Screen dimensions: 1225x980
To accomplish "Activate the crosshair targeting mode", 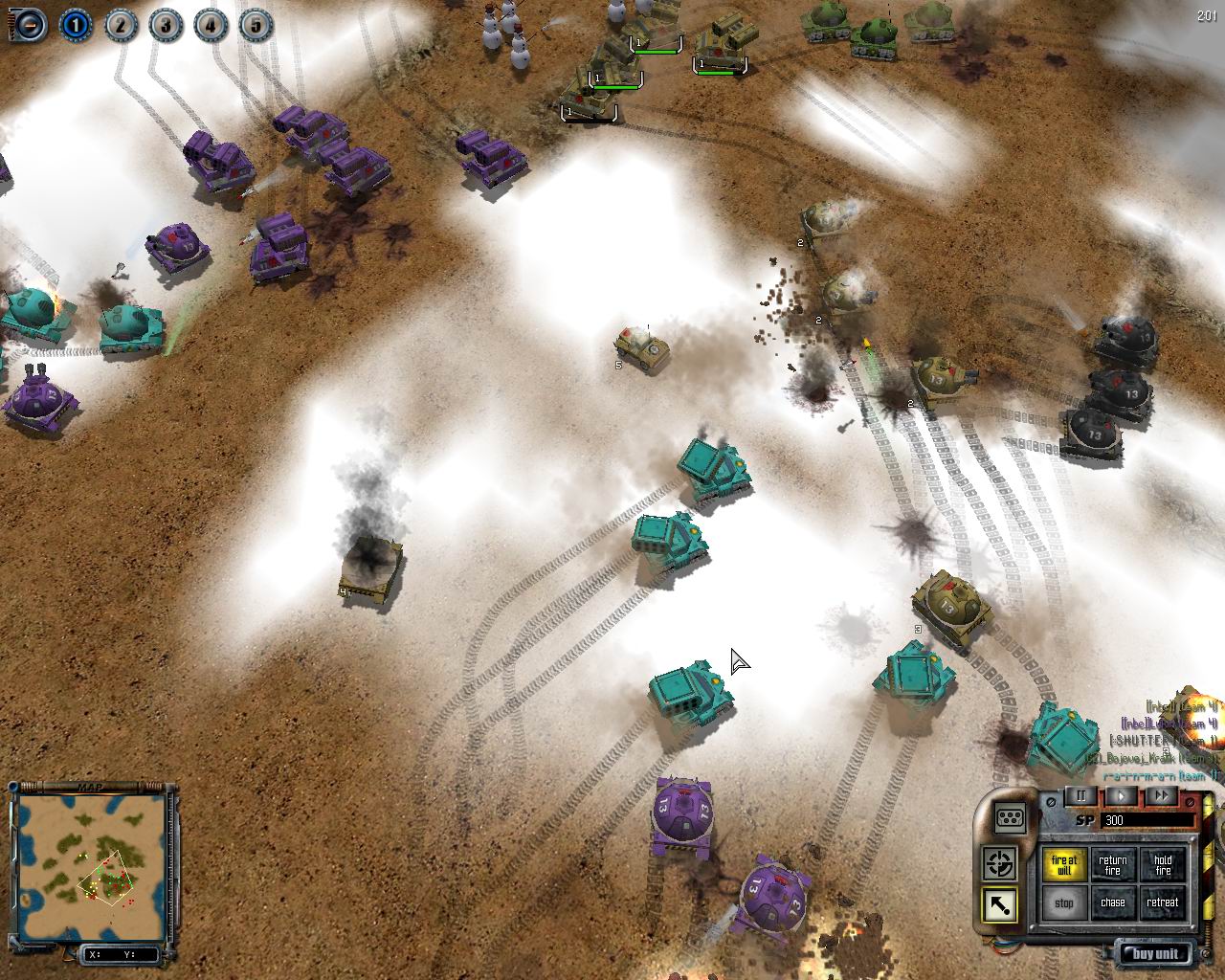I will (1001, 864).
